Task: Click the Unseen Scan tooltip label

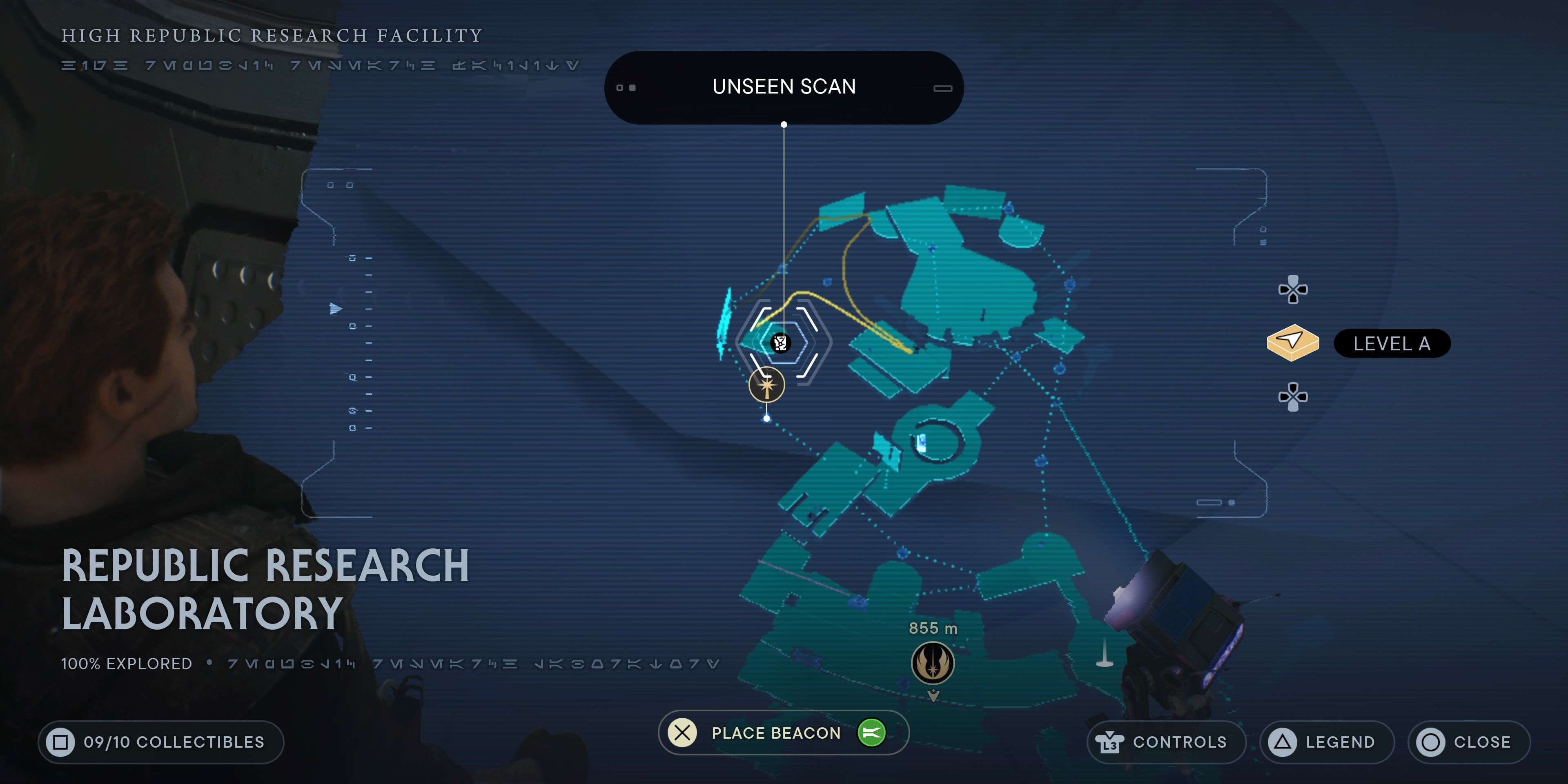Action: pyautogui.click(x=784, y=87)
